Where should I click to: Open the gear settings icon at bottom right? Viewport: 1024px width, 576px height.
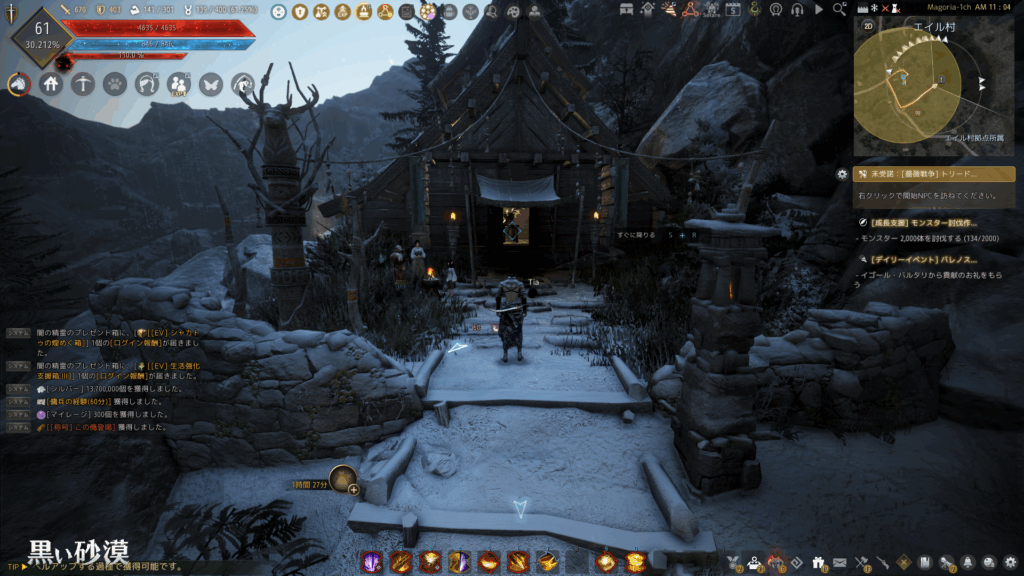pos(1010,562)
